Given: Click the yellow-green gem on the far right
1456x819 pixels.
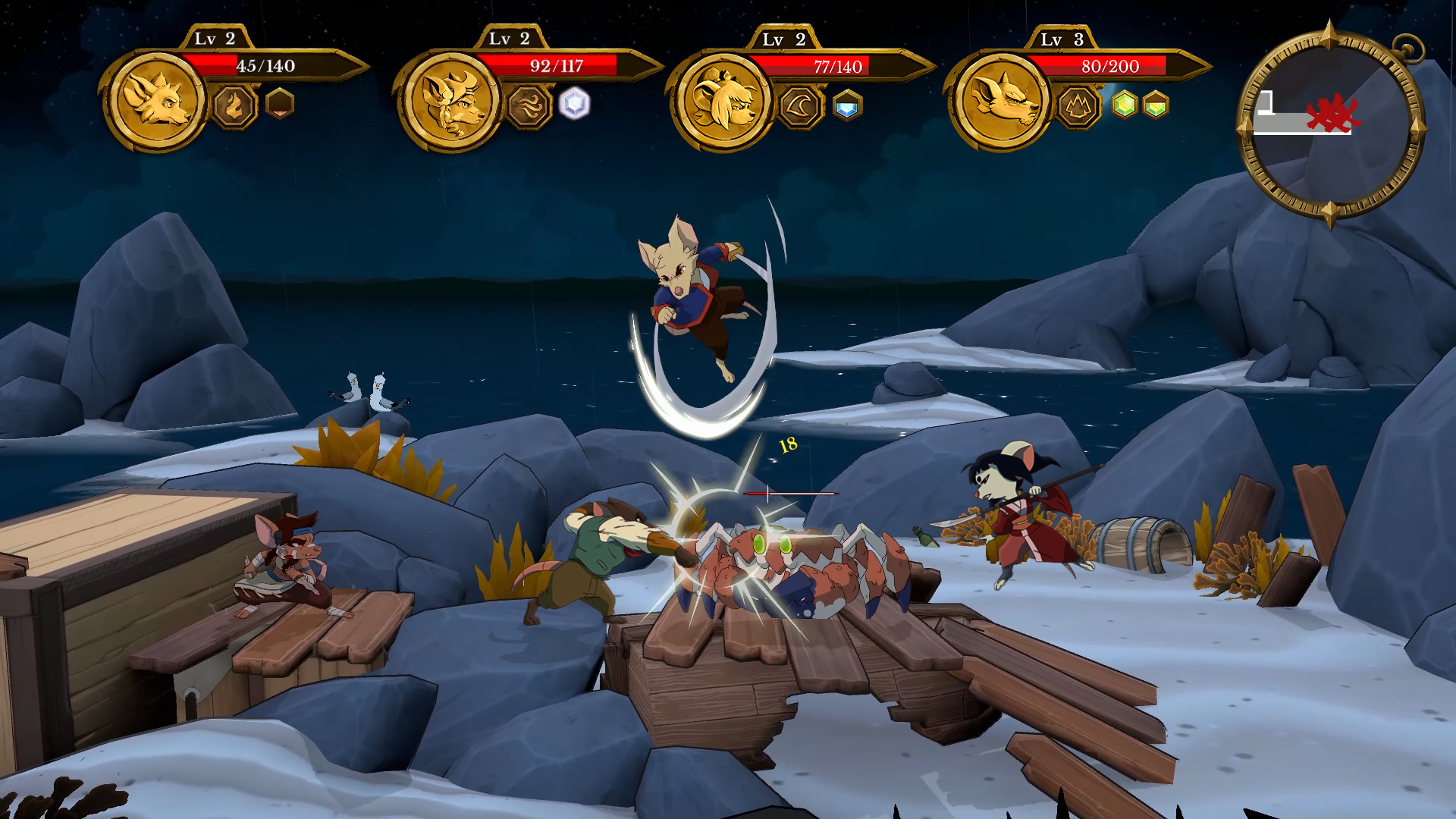Looking at the screenshot, I should (x=1156, y=106).
